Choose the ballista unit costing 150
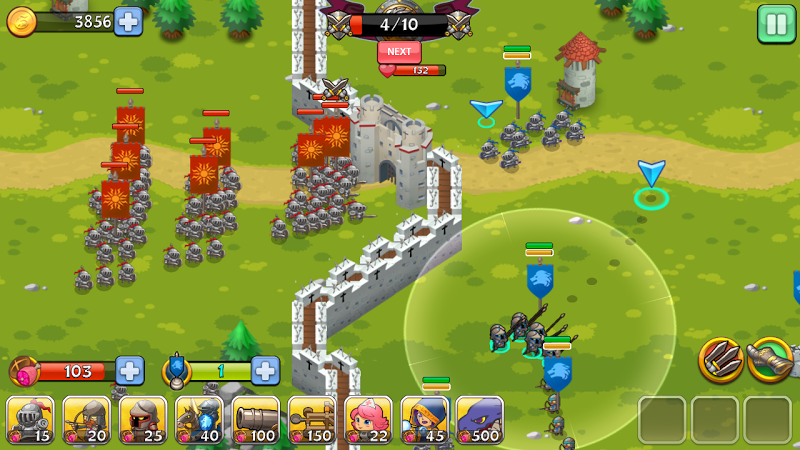The height and width of the screenshot is (450, 800). (312, 420)
